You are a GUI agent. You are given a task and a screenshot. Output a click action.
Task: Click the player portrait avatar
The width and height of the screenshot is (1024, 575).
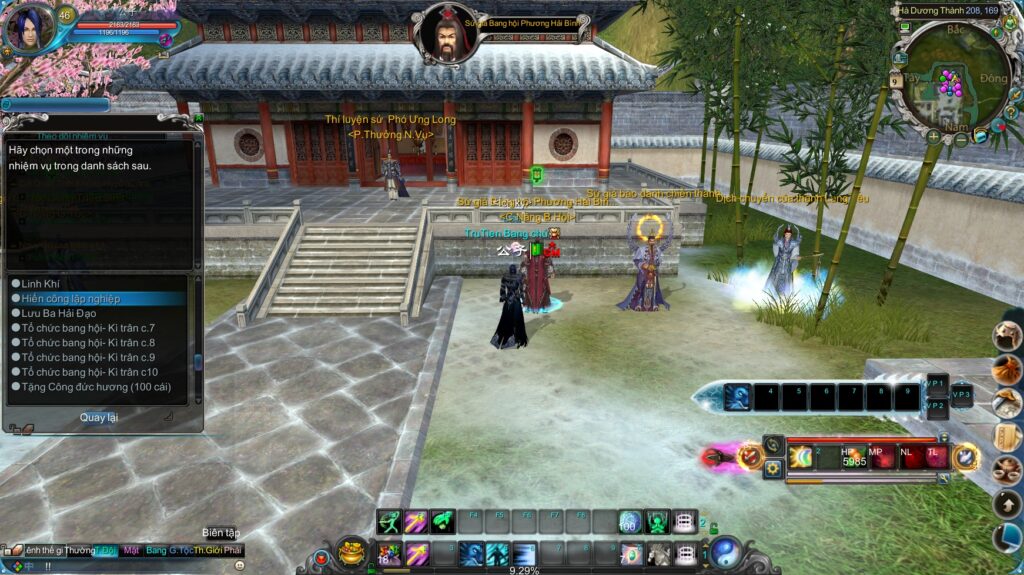pos(27,28)
